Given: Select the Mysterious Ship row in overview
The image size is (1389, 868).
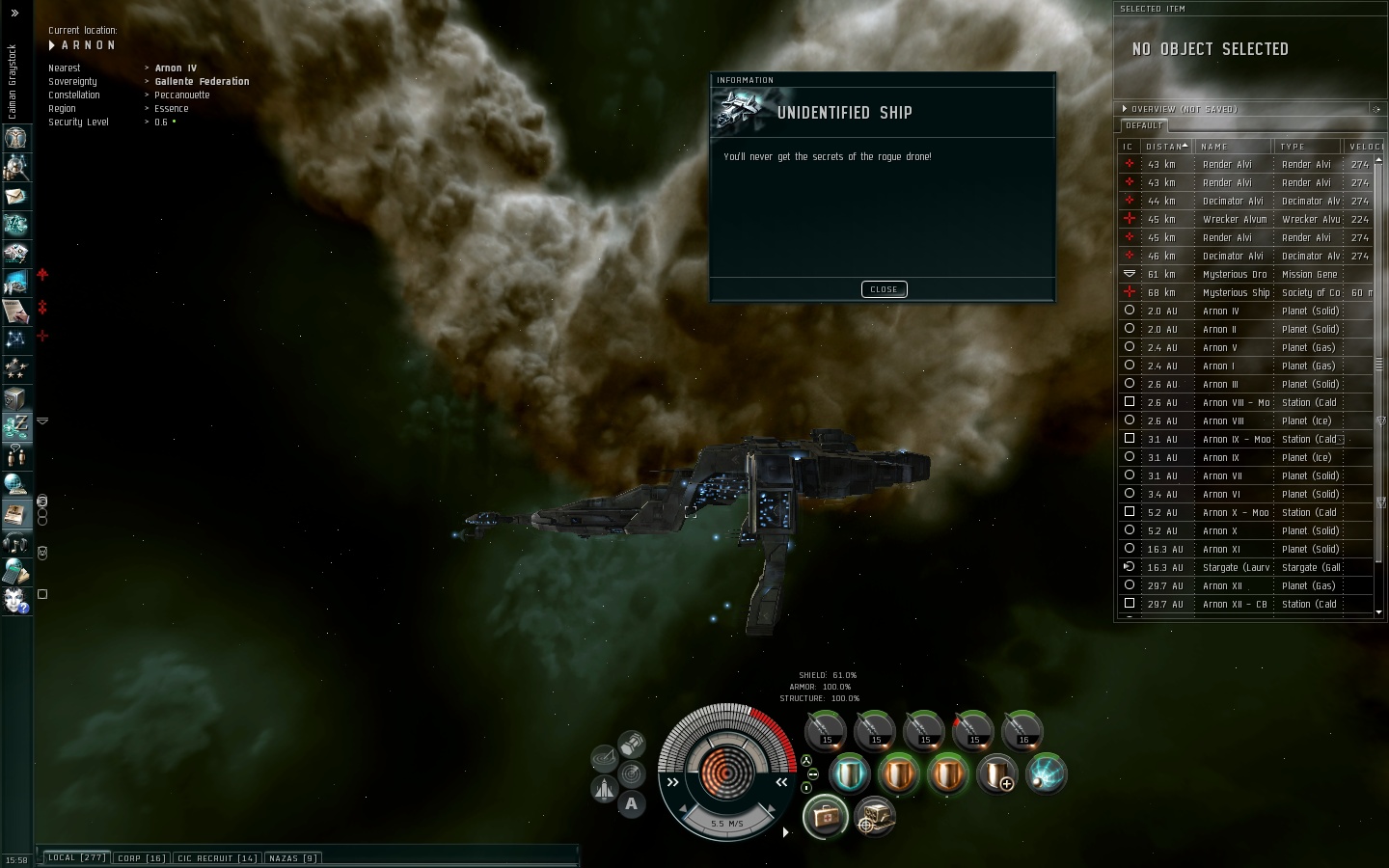Looking at the screenshot, I should [1236, 292].
